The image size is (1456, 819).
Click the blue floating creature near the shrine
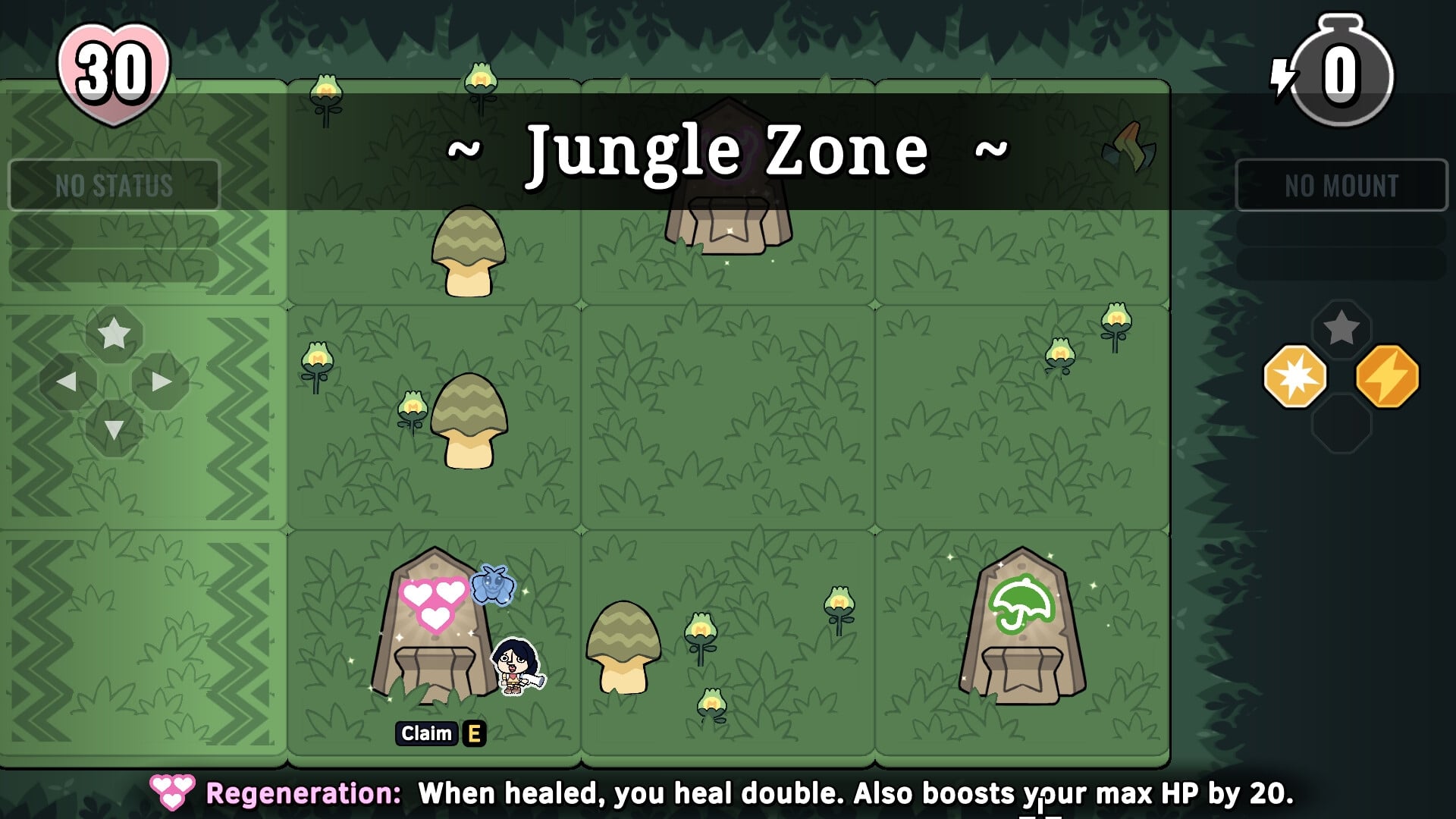point(493,584)
